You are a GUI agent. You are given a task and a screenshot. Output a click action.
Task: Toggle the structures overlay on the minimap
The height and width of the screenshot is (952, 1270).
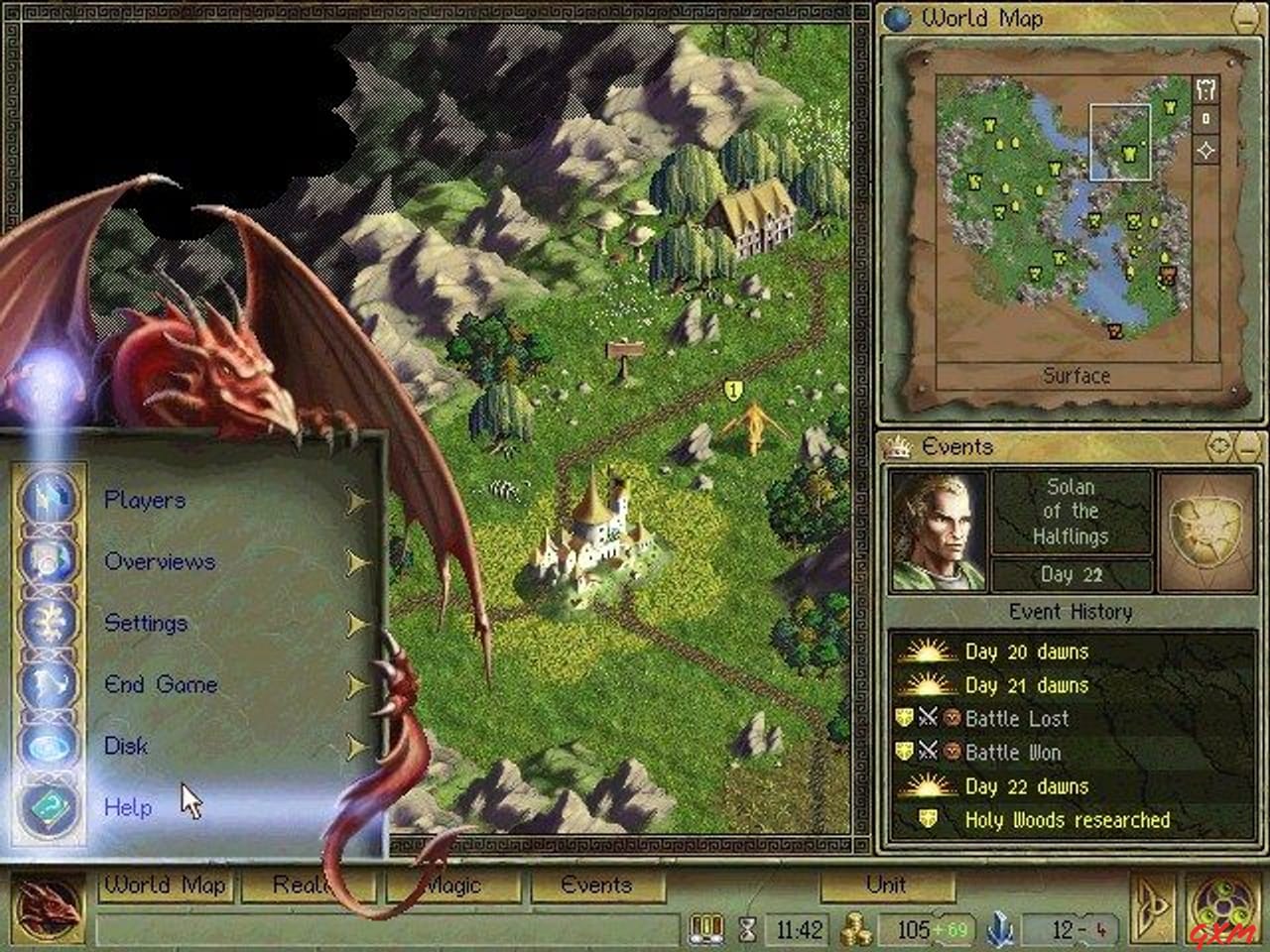pos(1206,119)
